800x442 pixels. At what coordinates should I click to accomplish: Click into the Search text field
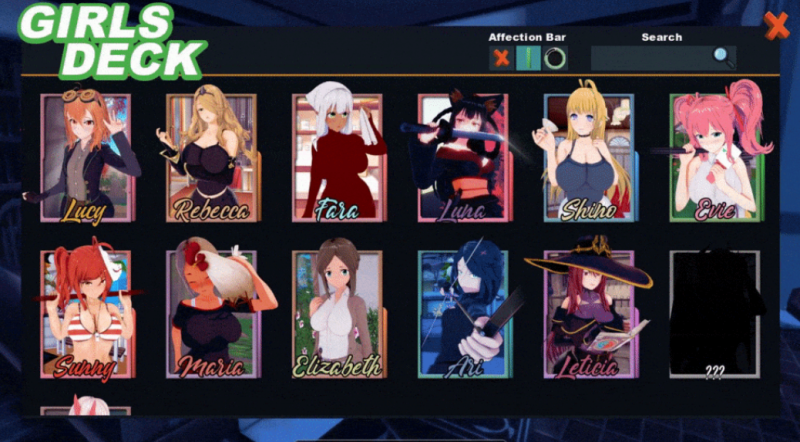coord(650,58)
